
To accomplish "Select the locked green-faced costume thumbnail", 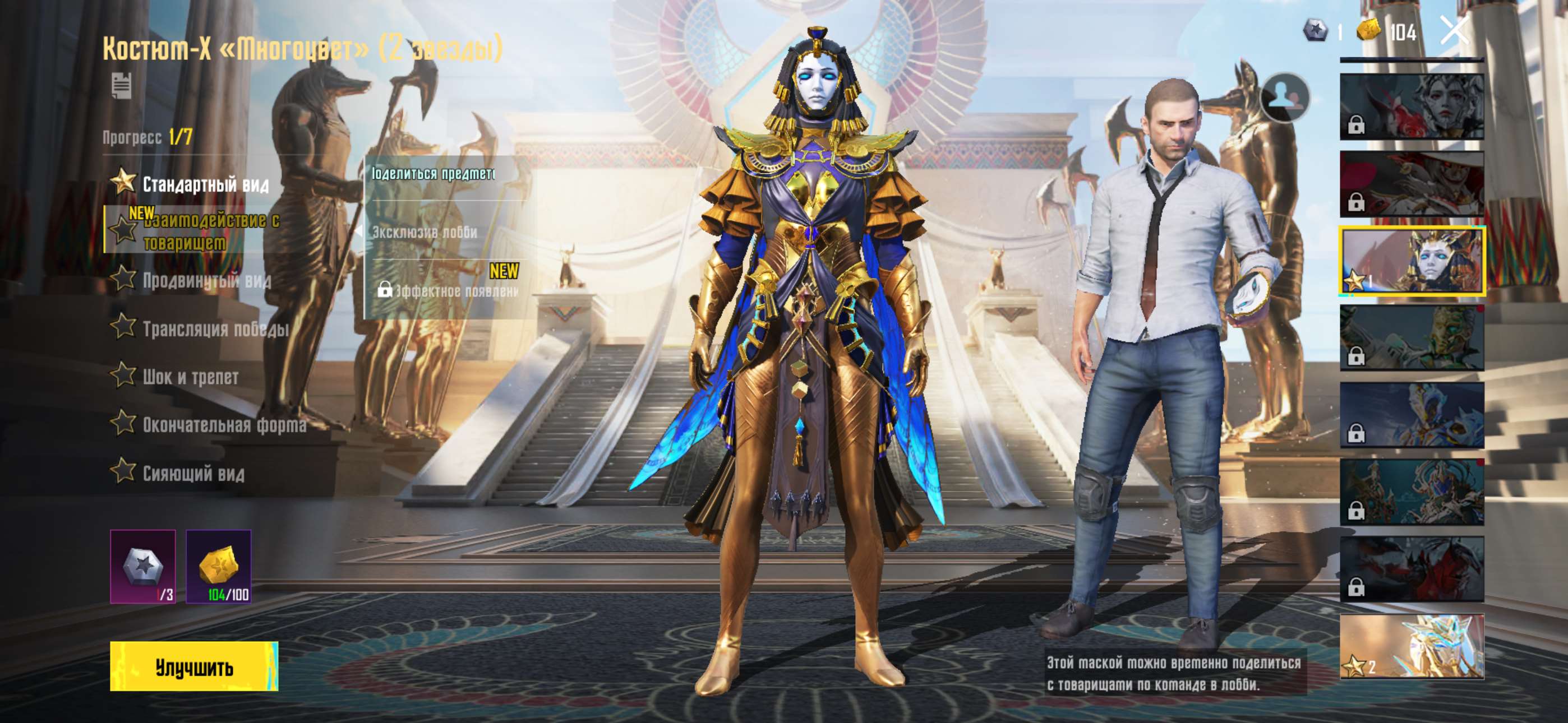I will click(x=1412, y=339).
